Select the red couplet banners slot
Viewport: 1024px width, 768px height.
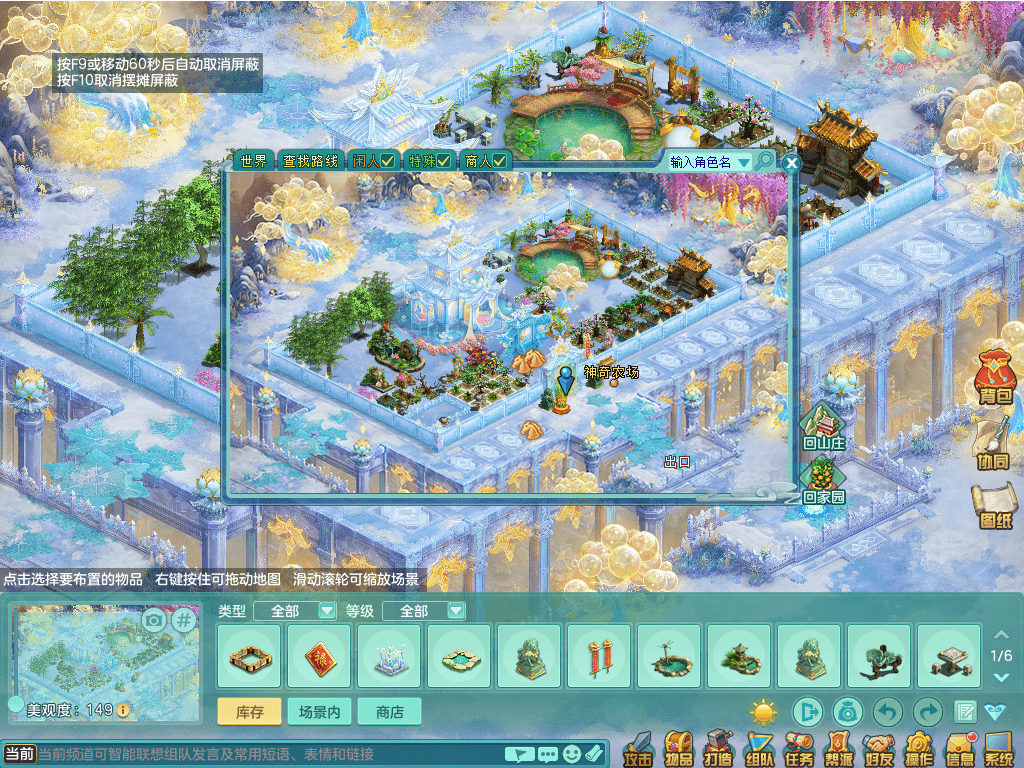[x=599, y=656]
